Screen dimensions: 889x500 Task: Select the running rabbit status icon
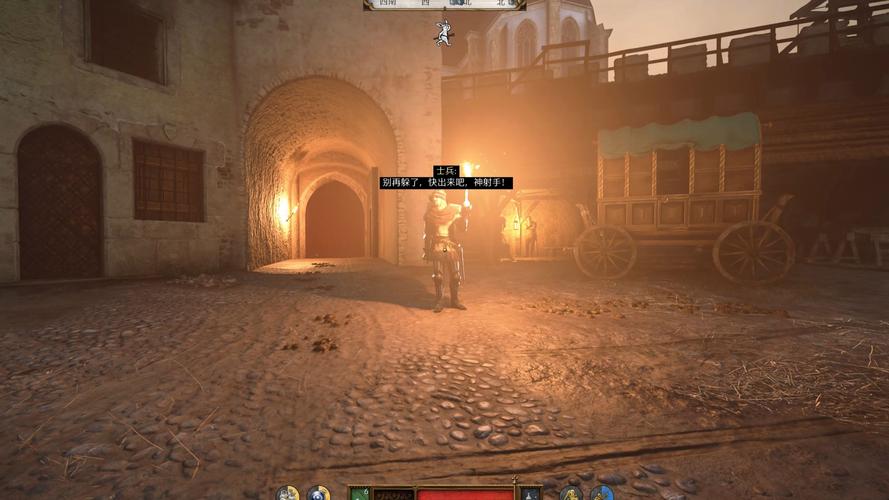(x=442, y=32)
